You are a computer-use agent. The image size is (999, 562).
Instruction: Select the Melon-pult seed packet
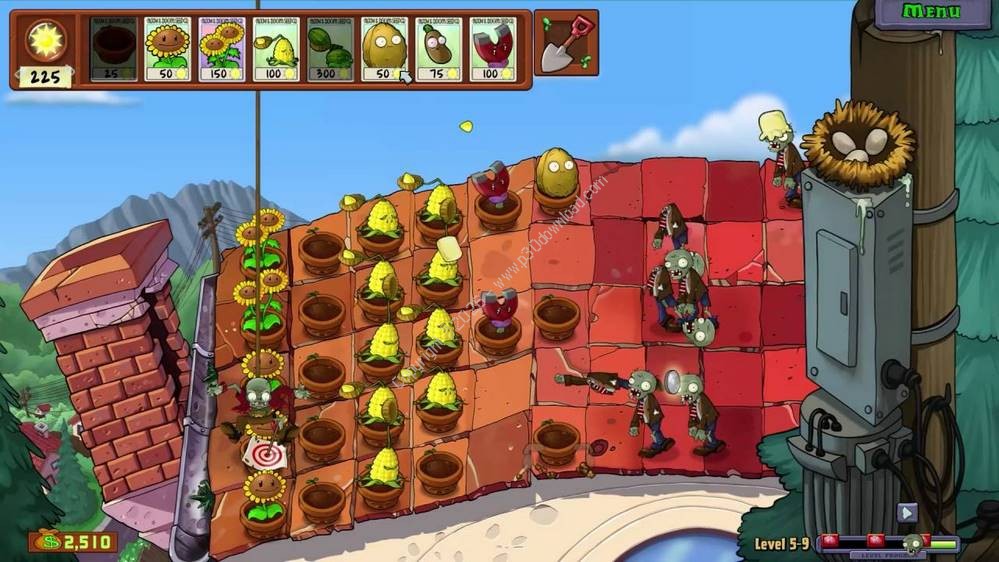coord(330,48)
